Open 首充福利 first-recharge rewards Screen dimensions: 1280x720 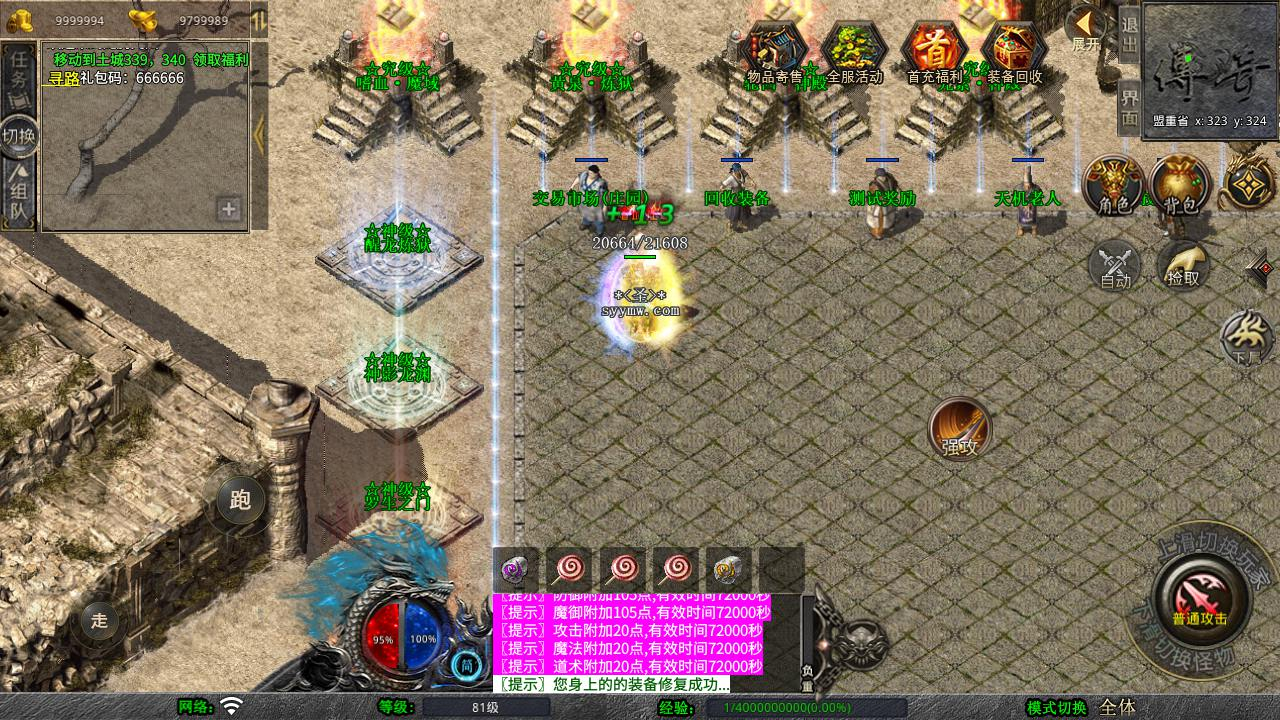(x=934, y=53)
